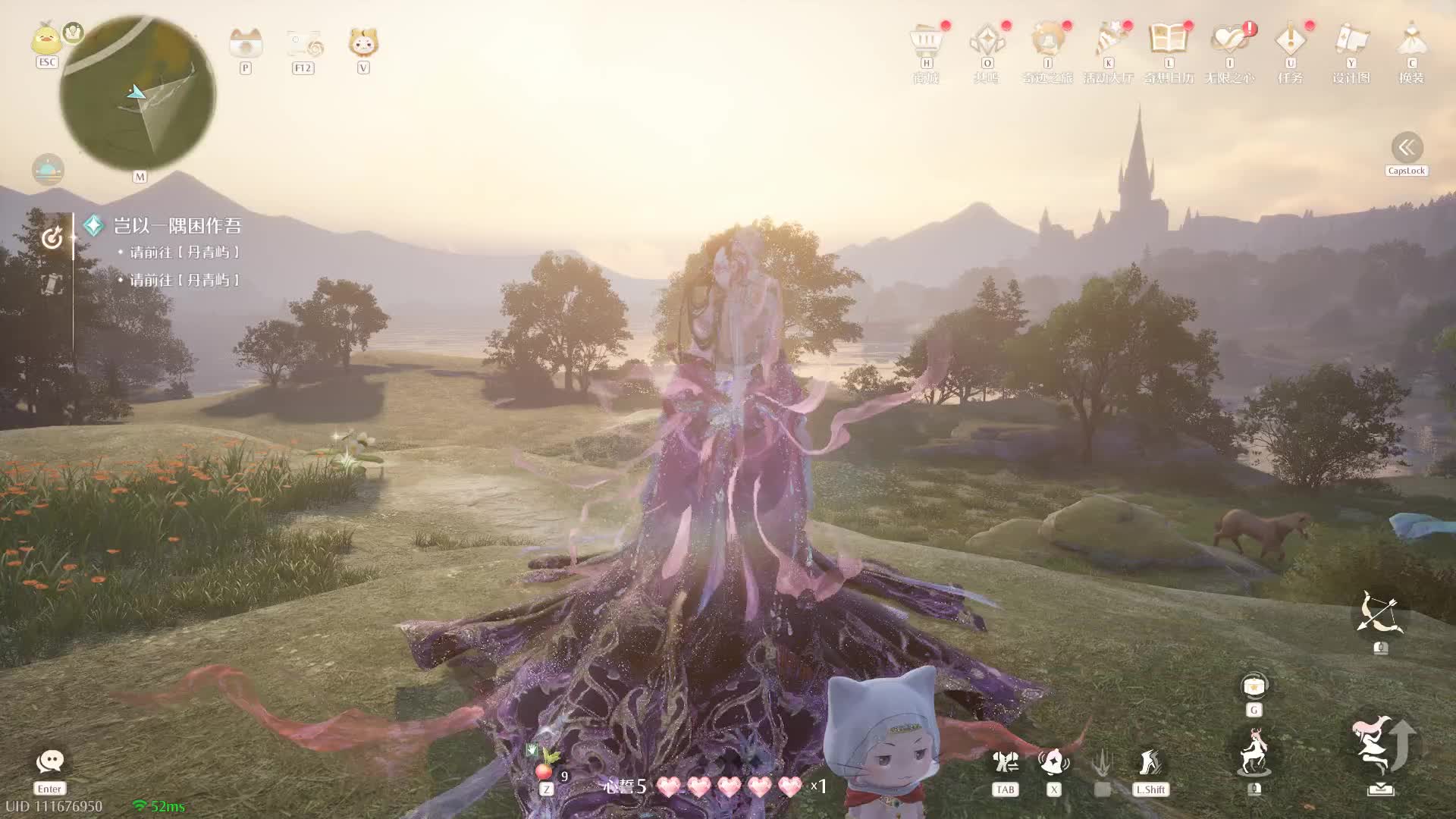Open the circular minimap

pos(137,93)
